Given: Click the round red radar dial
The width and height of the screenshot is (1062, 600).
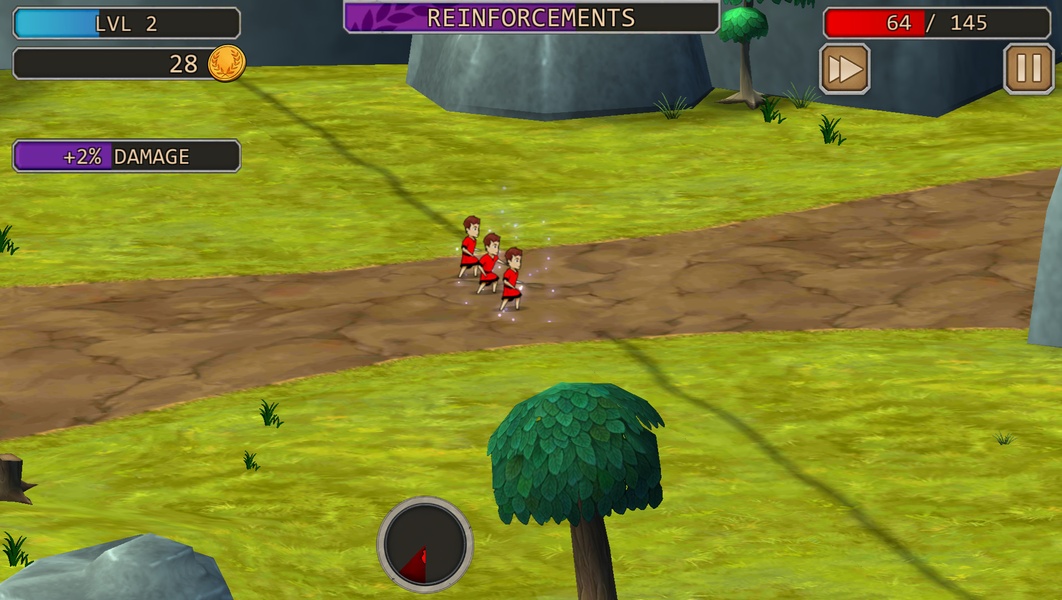Looking at the screenshot, I should tap(425, 545).
